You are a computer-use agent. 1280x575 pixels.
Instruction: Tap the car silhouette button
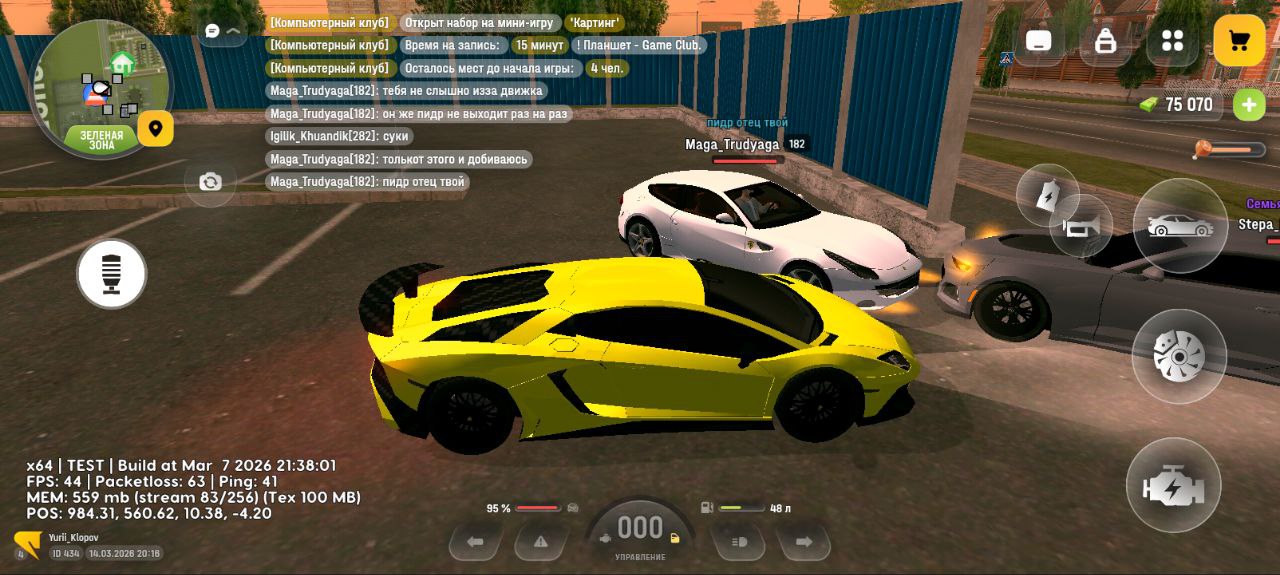(x=1180, y=226)
